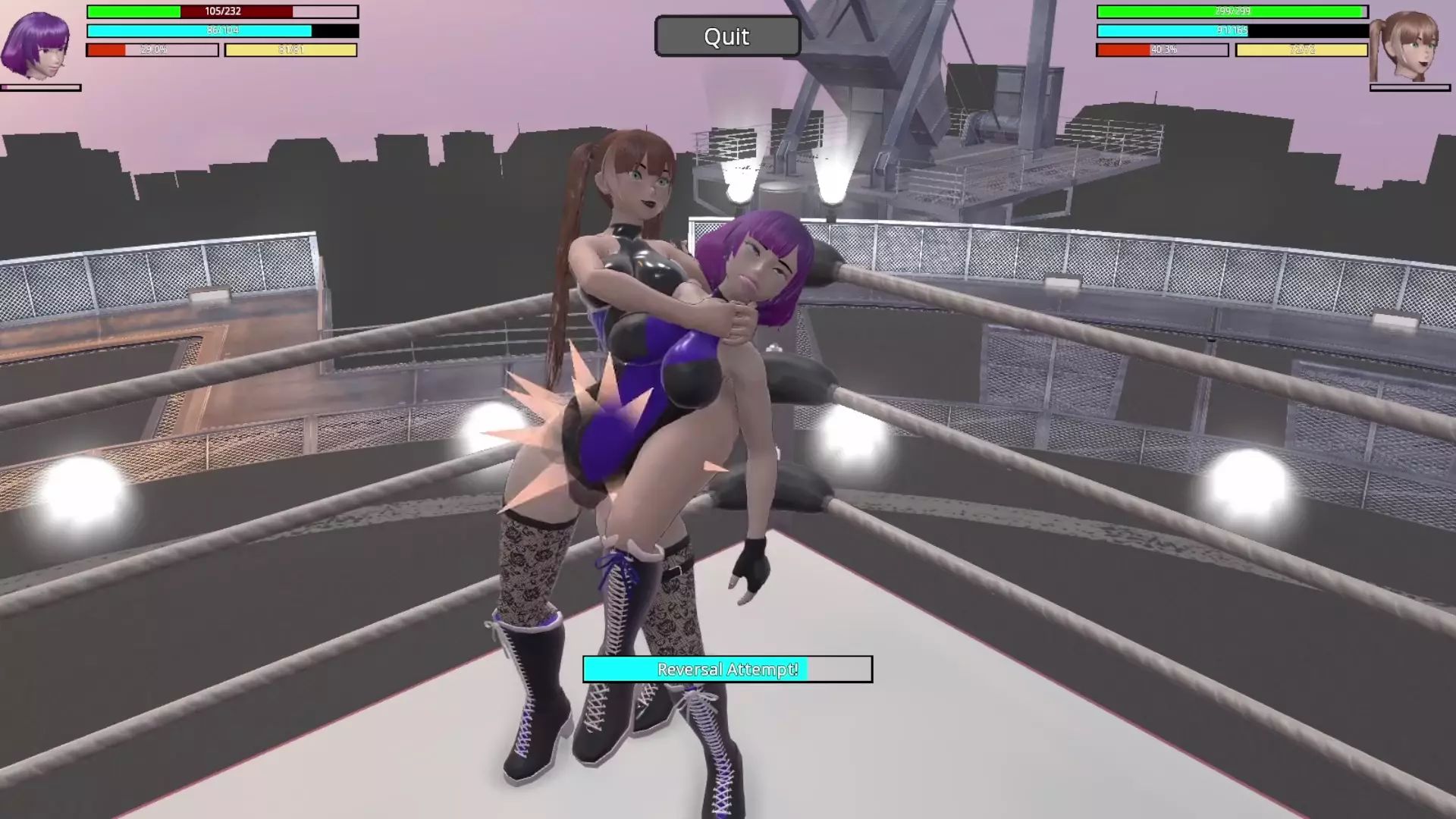Select the brown-haired opponent portrait

pyautogui.click(x=1409, y=45)
